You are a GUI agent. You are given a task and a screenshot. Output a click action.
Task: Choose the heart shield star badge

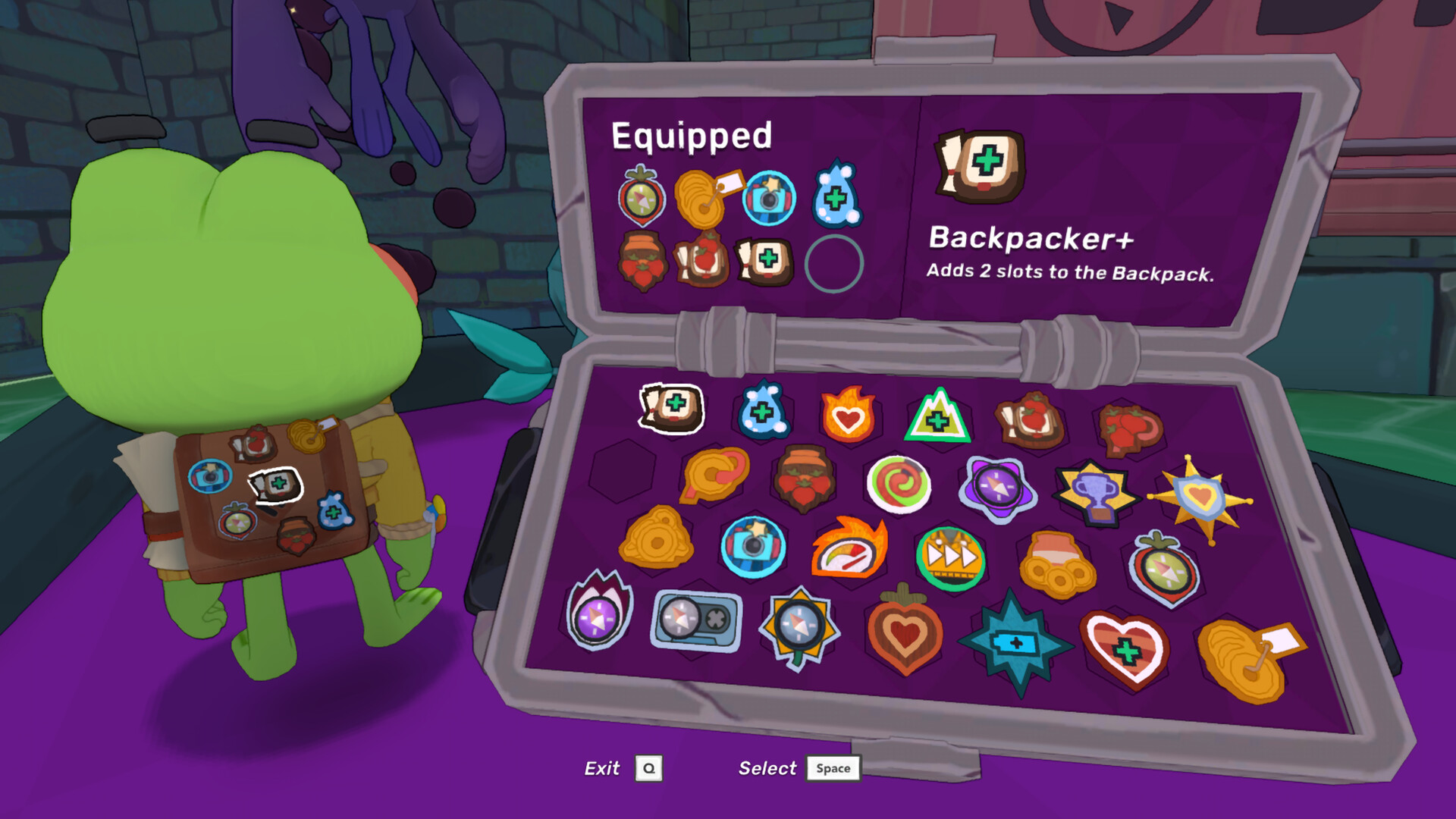tap(1200, 498)
